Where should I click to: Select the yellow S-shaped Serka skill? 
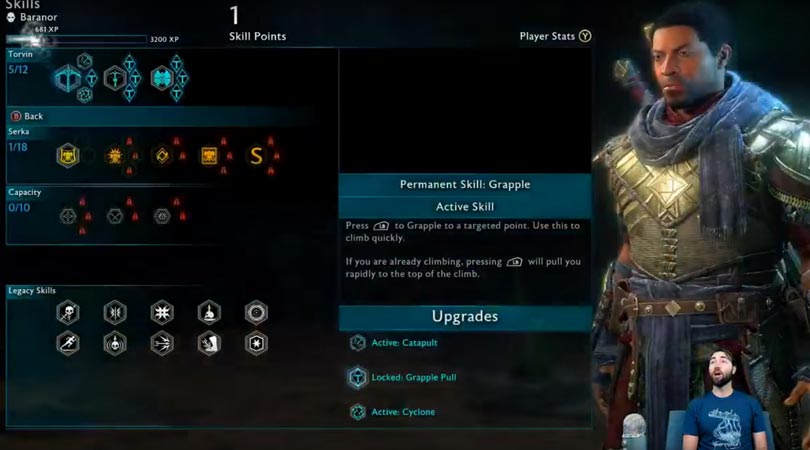coord(256,156)
